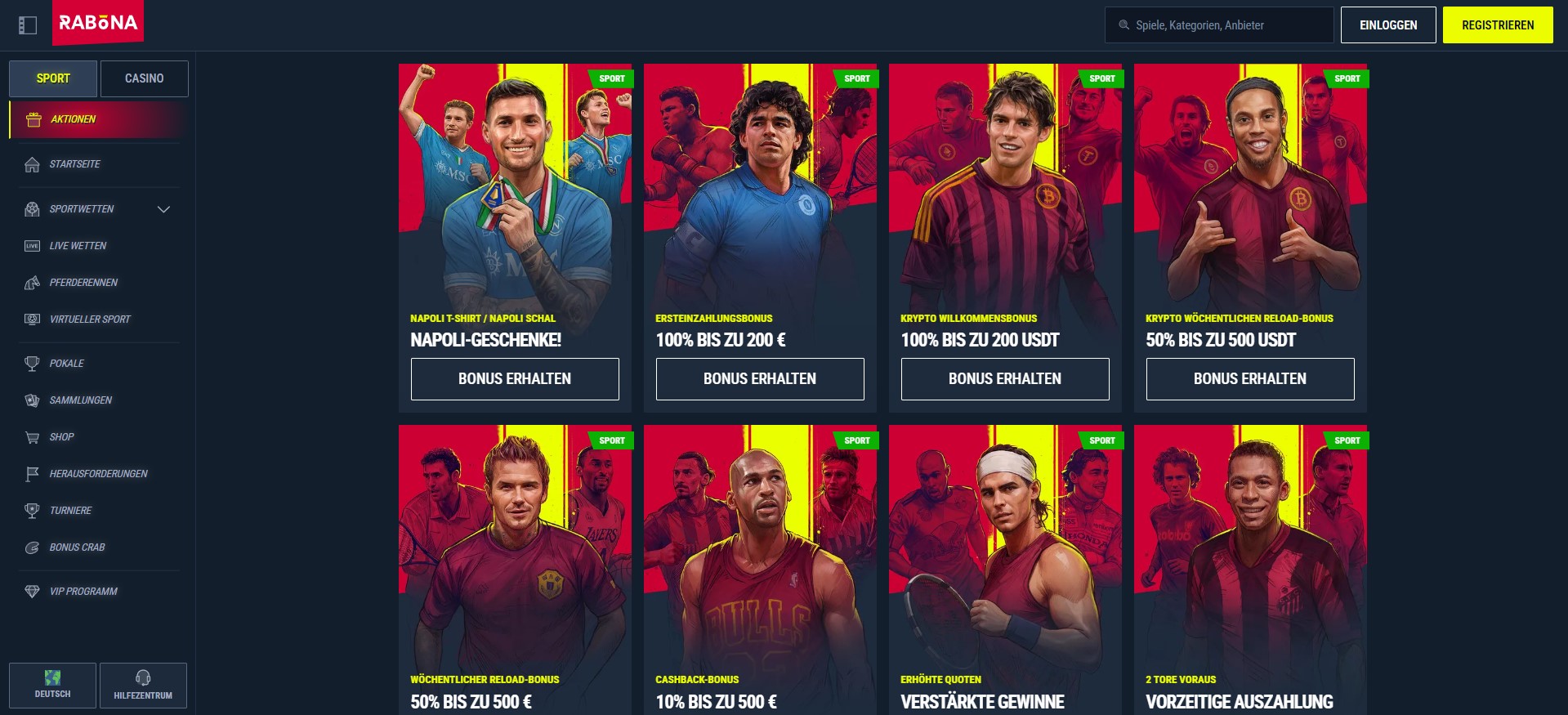
Task: Click the Registrieren button
Action: coord(1497,25)
